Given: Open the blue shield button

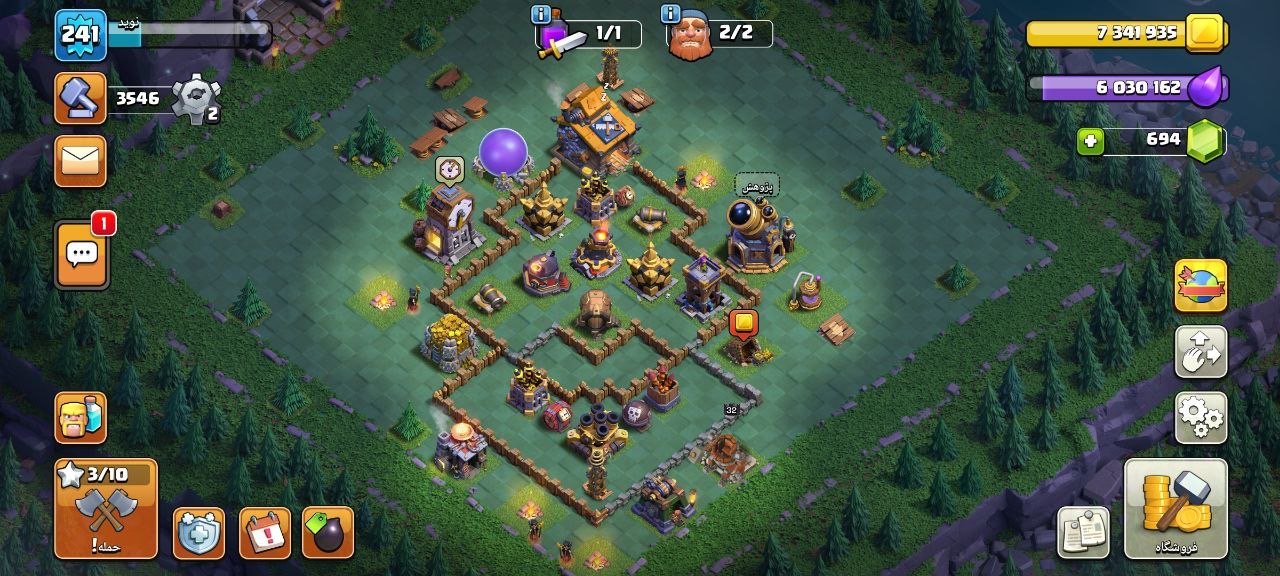Looking at the screenshot, I should point(198,532).
